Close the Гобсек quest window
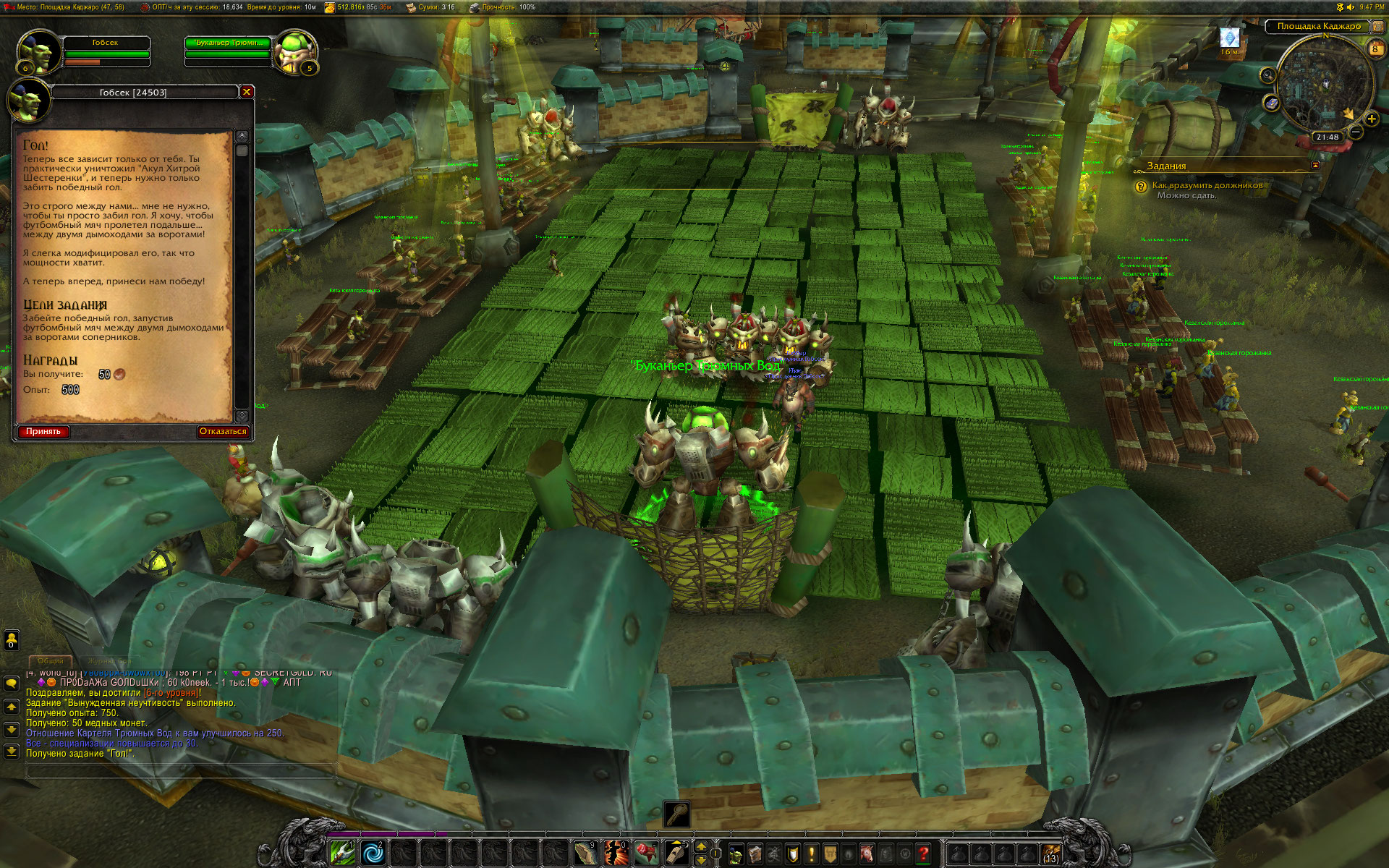Viewport: 1389px width, 868px height. pyautogui.click(x=247, y=92)
